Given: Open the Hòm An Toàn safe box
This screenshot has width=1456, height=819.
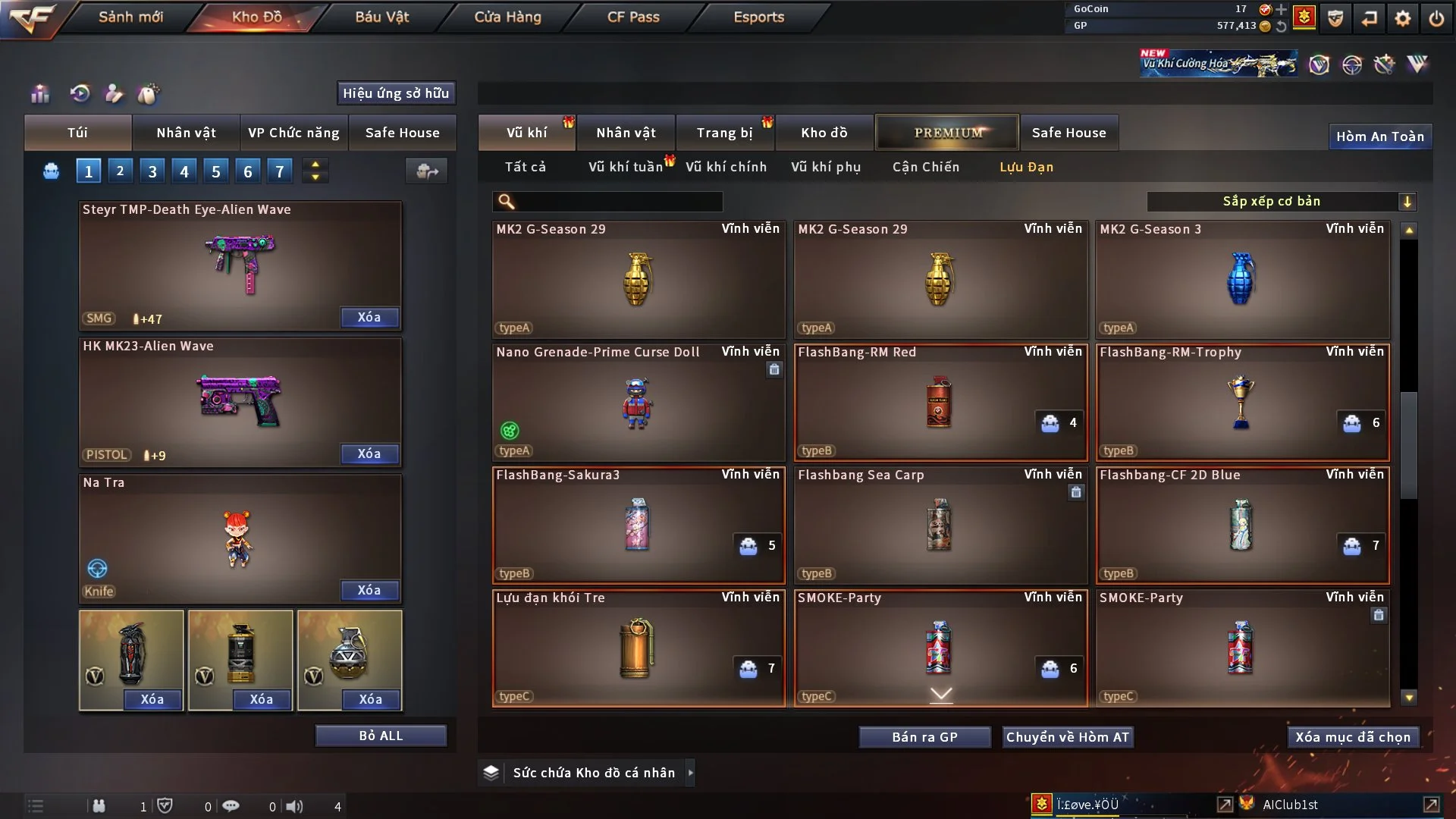Looking at the screenshot, I should click(1379, 136).
